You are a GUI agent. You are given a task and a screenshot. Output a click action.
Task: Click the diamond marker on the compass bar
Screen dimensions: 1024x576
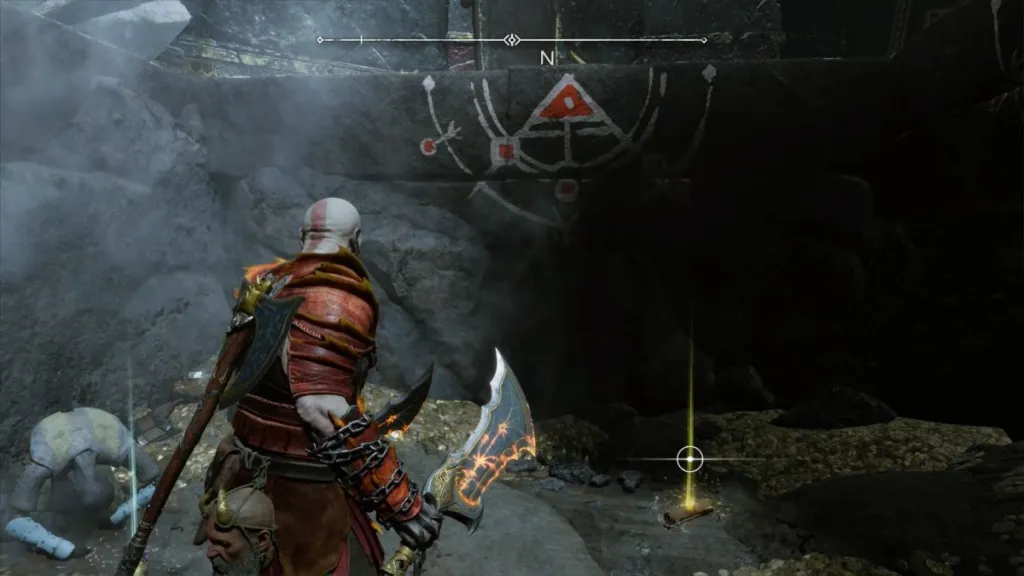click(512, 40)
